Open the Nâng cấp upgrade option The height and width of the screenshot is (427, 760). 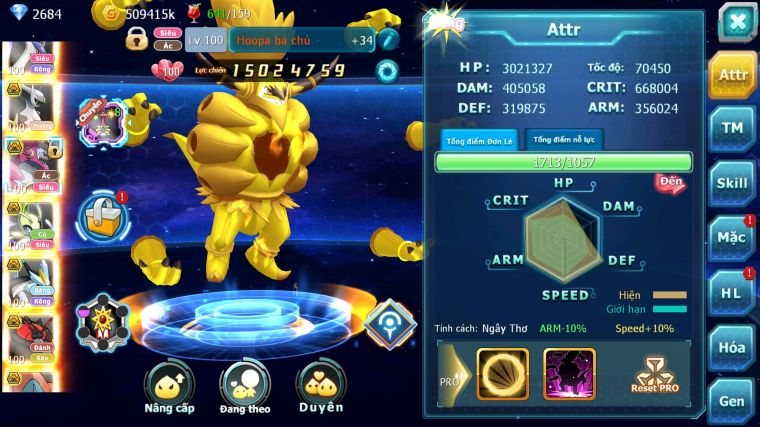(x=169, y=386)
